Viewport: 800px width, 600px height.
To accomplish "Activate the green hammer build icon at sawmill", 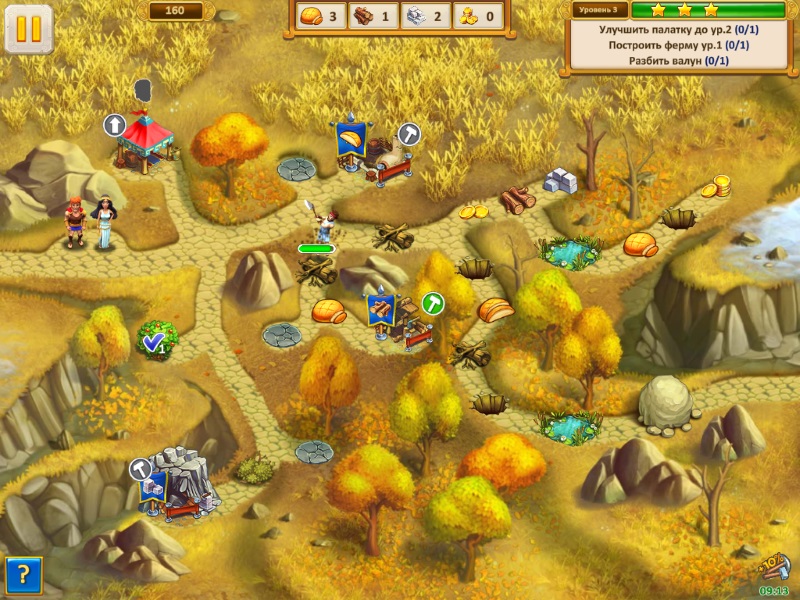I will [x=433, y=303].
